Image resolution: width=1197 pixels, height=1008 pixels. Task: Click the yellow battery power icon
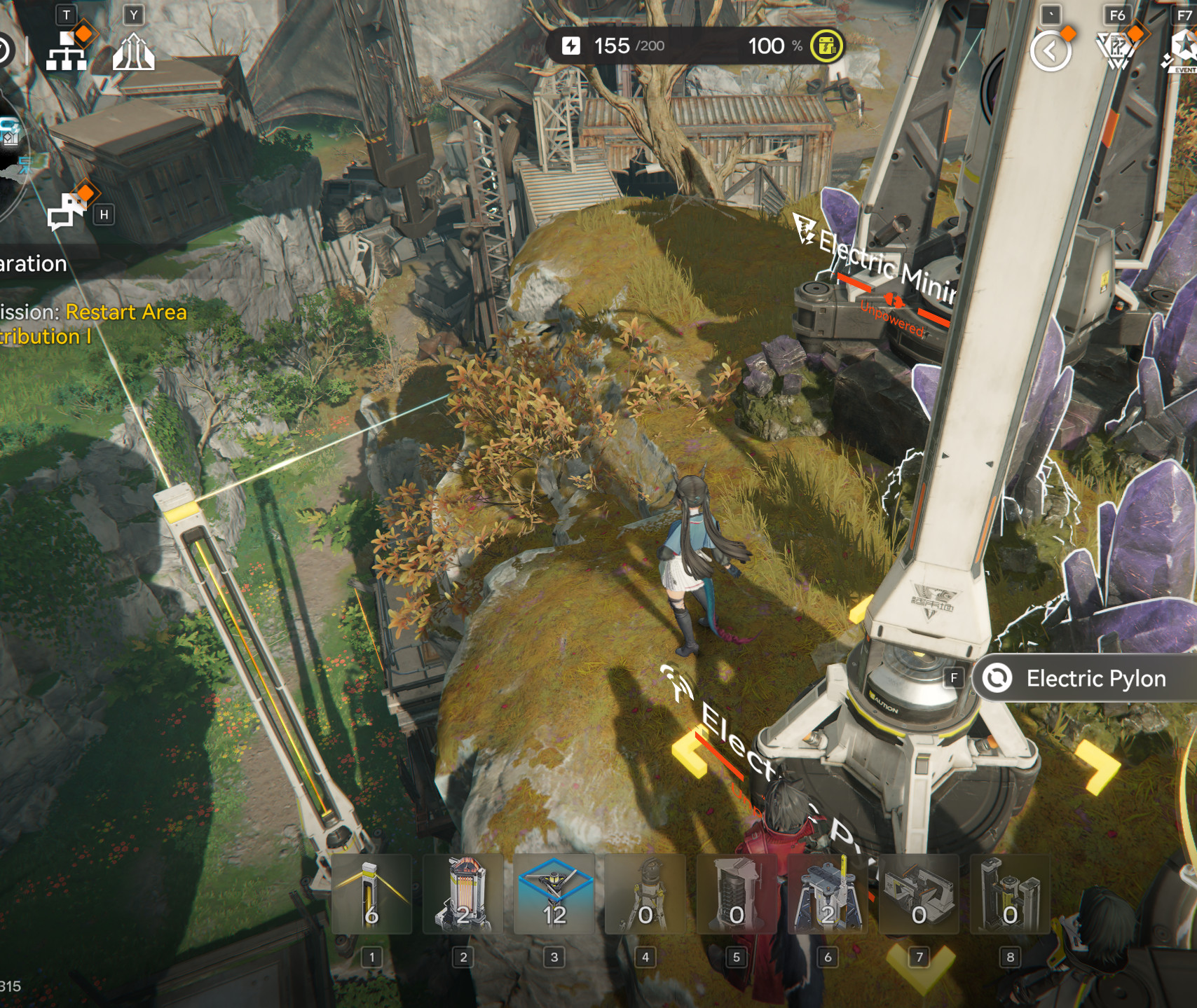[826, 46]
